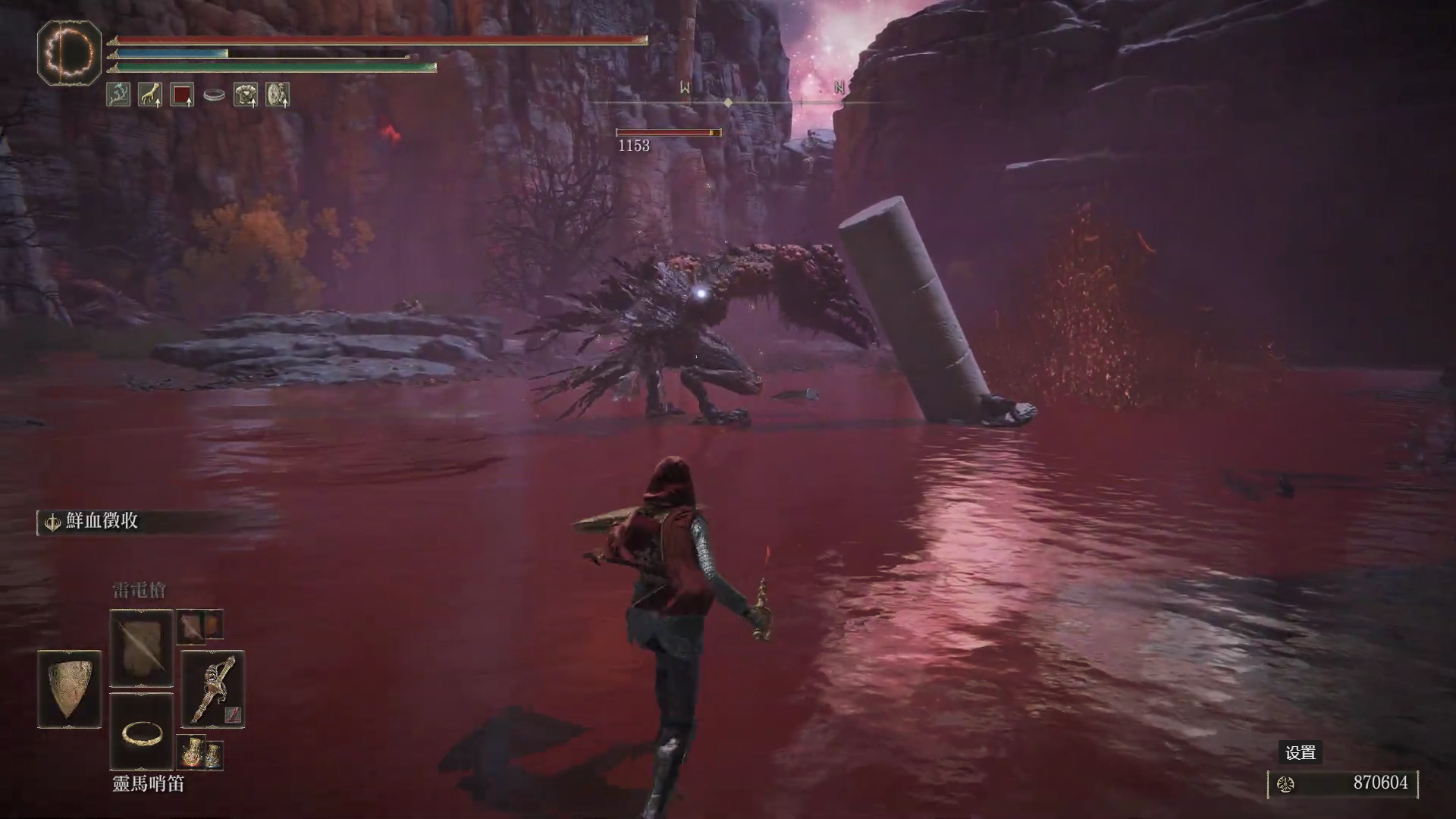
Task: Inspect the blue branch status effect icon
Action: coord(118,95)
